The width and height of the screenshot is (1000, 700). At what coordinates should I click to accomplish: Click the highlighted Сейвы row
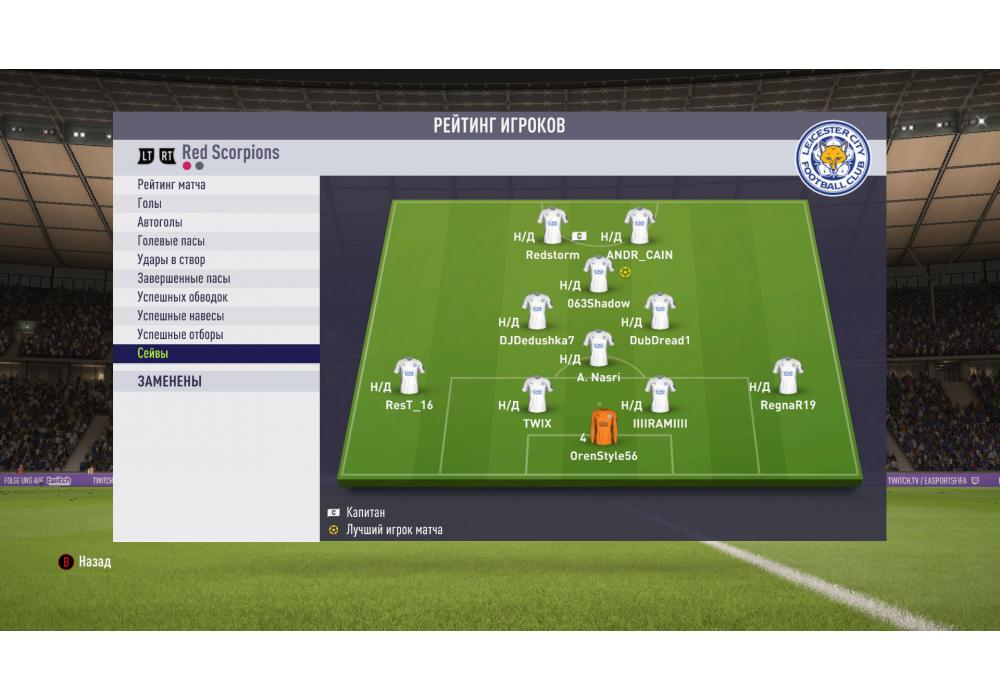coord(216,354)
